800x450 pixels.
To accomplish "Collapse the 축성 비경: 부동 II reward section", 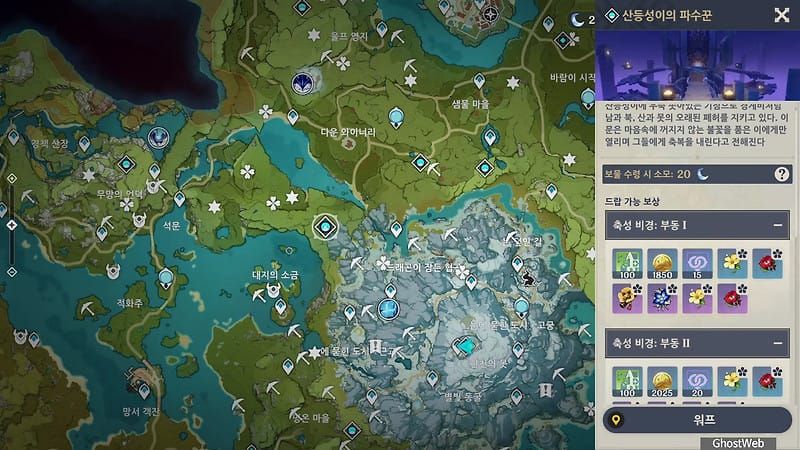I will pos(780,343).
